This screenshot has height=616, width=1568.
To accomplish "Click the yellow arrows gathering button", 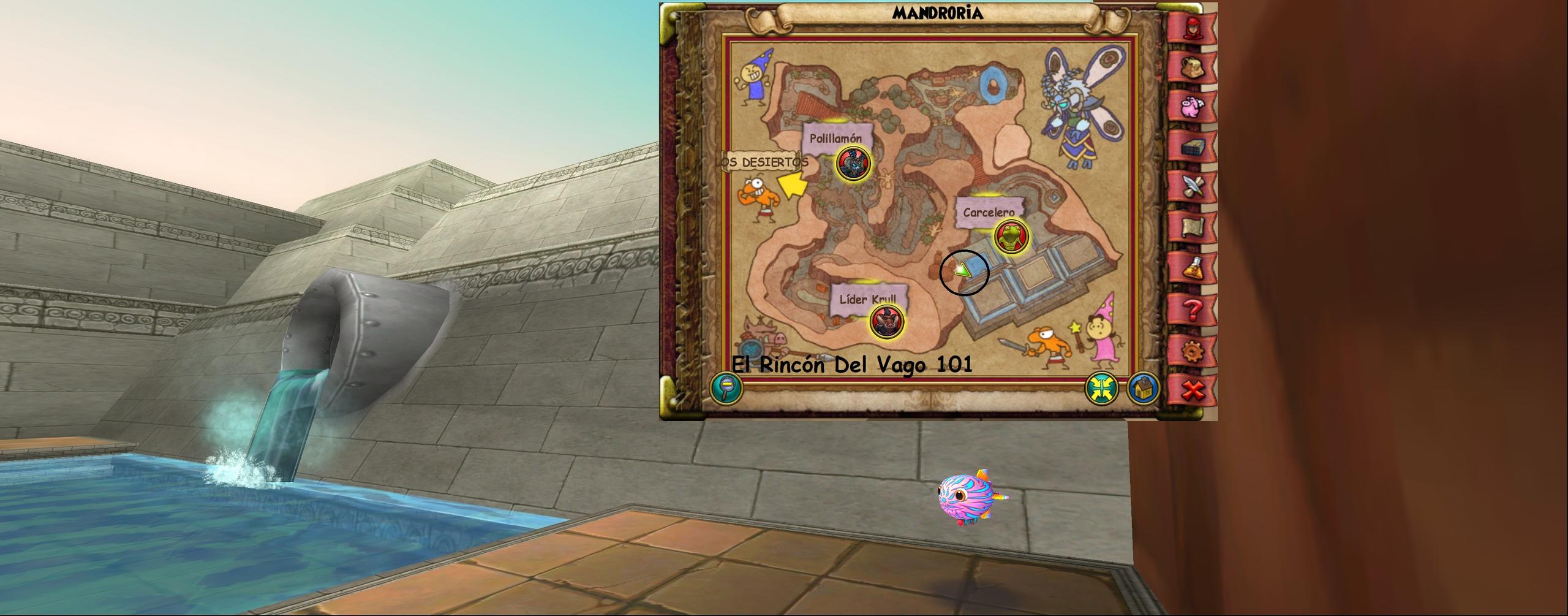I will 1102,388.
